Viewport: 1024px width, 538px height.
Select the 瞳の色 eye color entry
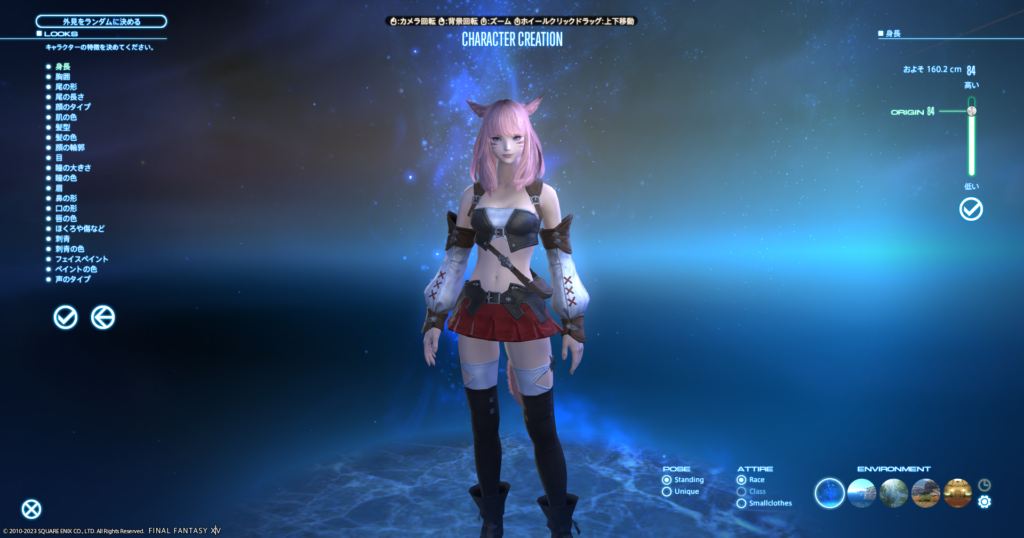point(66,178)
